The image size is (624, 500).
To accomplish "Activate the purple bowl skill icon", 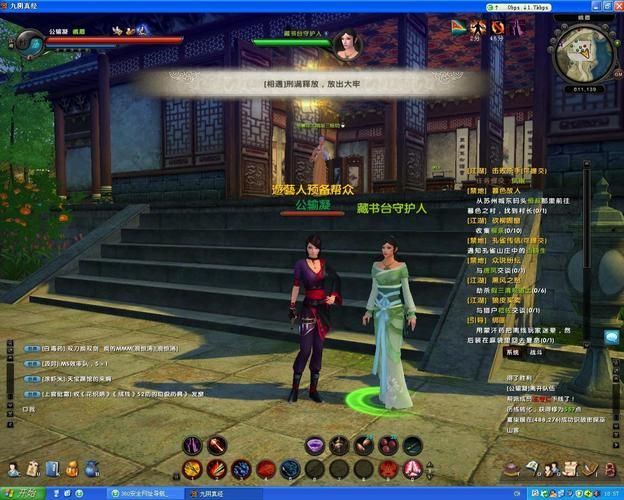I will pyautogui.click(x=315, y=445).
